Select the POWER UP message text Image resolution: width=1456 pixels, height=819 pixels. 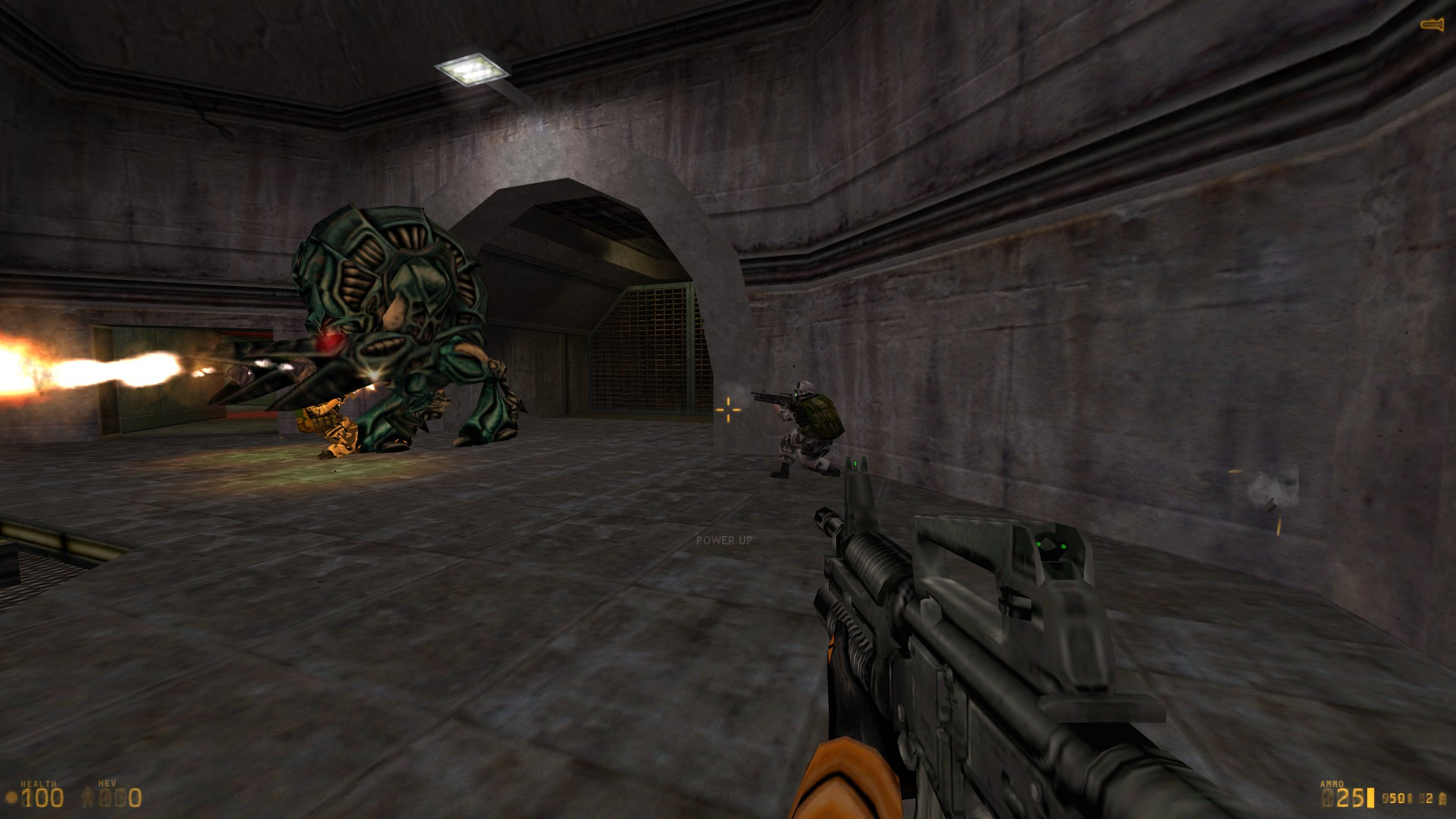click(724, 541)
